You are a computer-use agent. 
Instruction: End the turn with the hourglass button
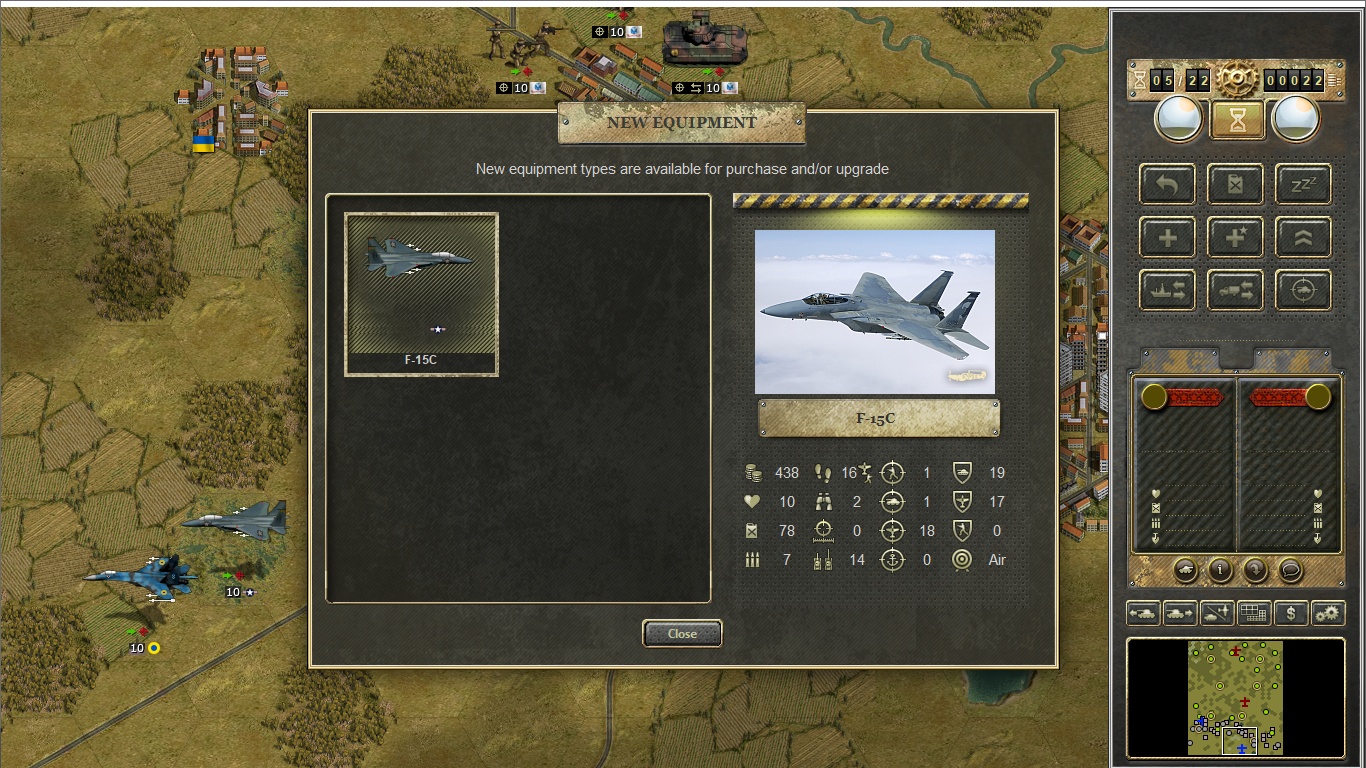(x=1237, y=120)
